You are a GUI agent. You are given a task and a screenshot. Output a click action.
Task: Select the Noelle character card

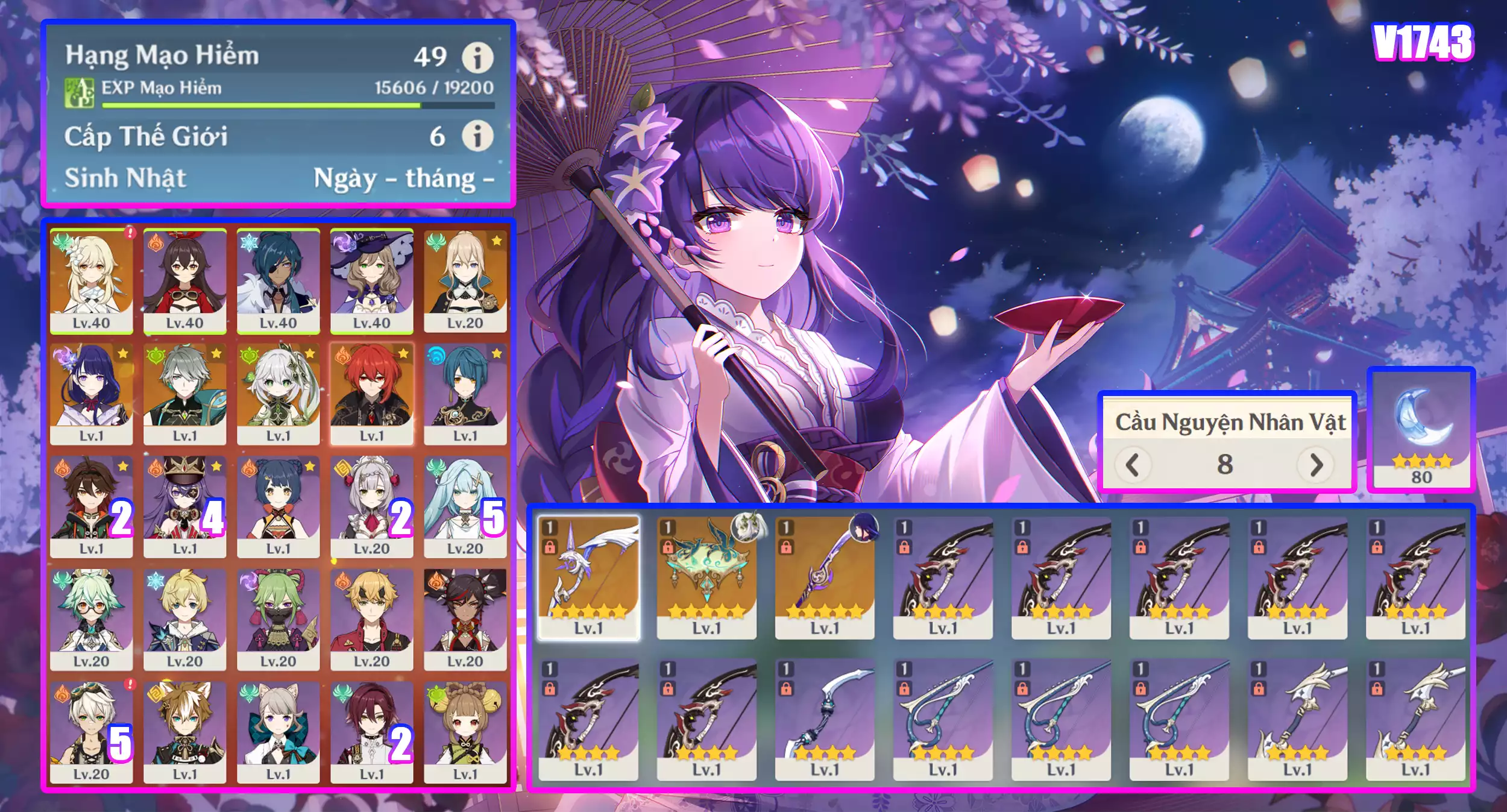tap(371, 506)
